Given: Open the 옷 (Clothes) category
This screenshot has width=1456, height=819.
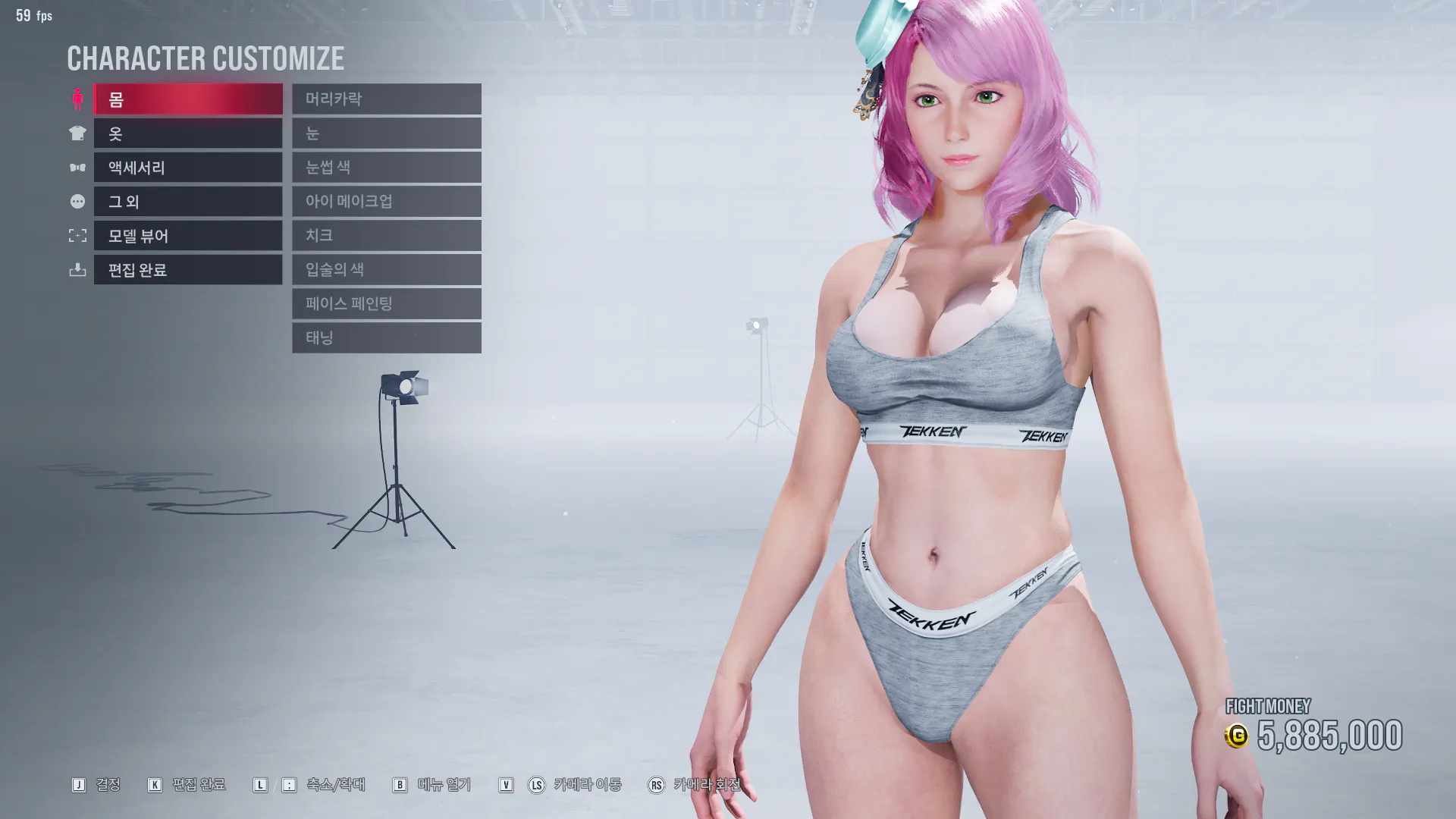Looking at the screenshot, I should (187, 133).
